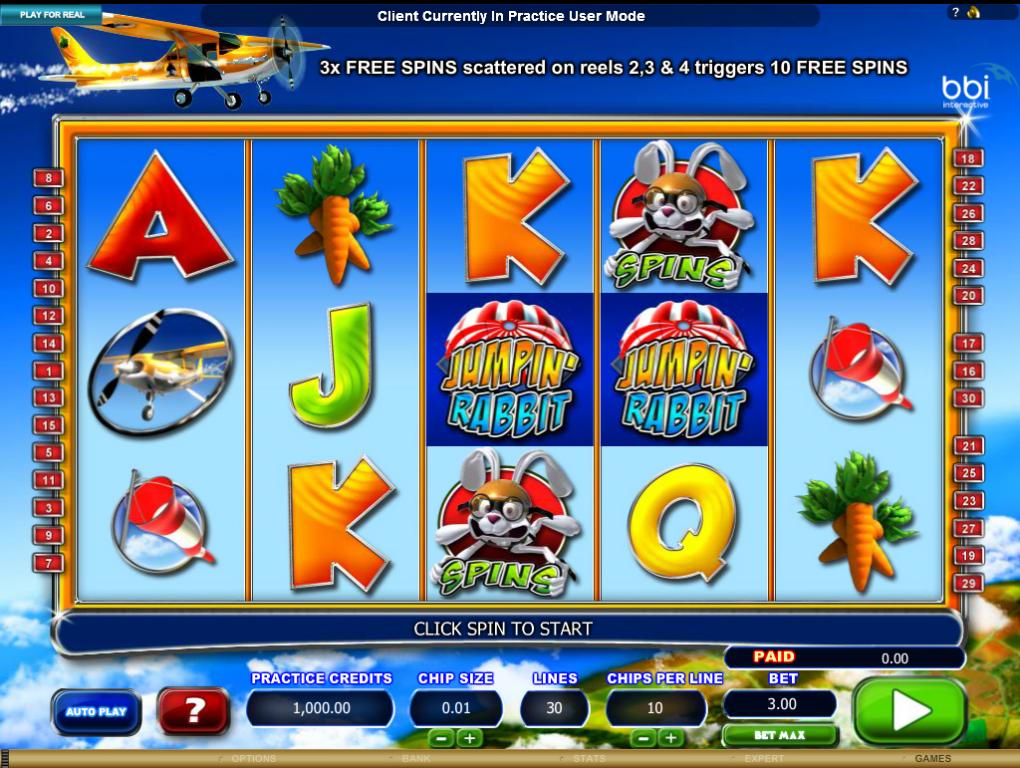
Task: Click the Bet Max button
Action: click(779, 736)
